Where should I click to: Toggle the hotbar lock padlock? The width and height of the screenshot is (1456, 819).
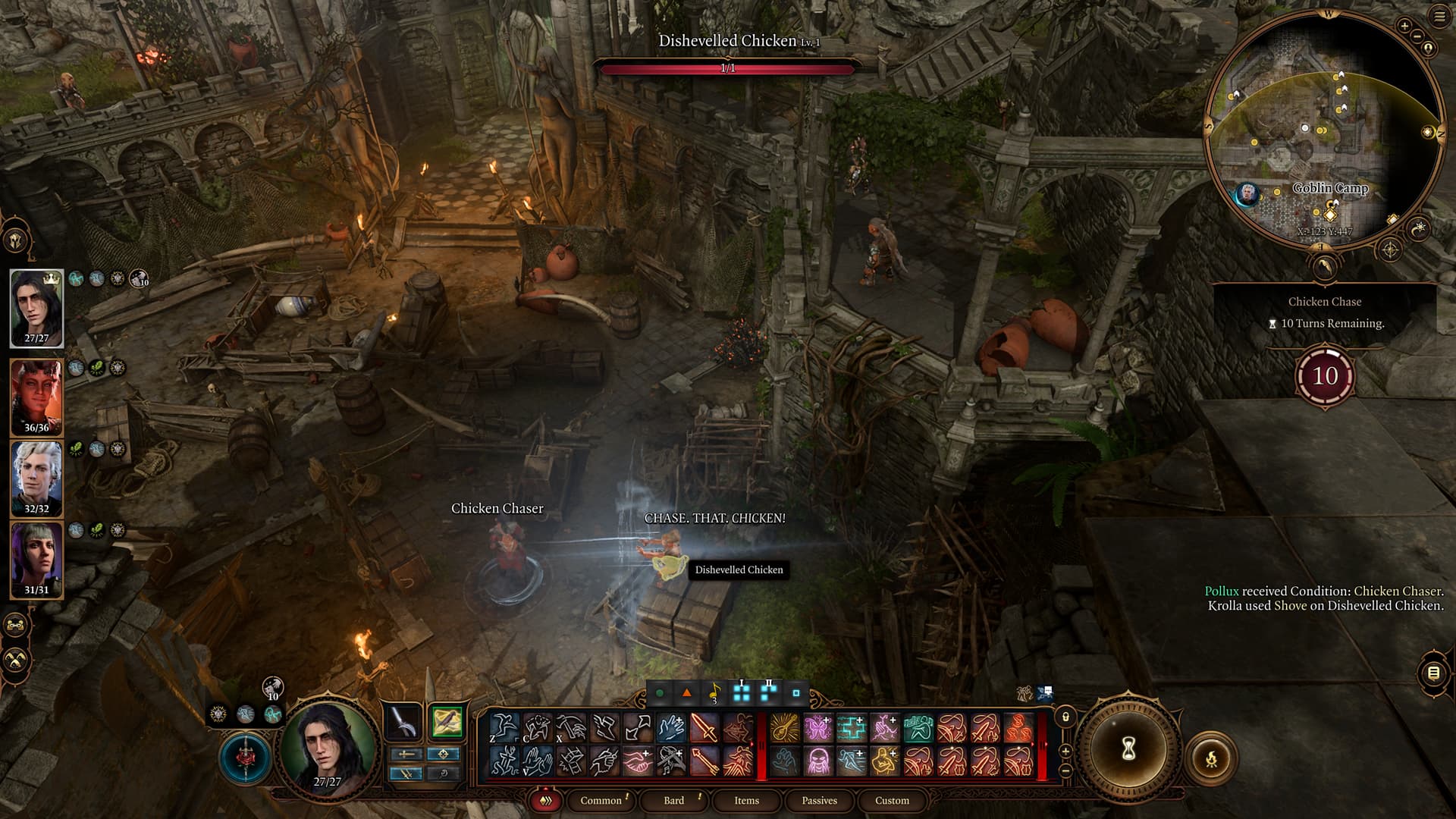pos(1065,717)
